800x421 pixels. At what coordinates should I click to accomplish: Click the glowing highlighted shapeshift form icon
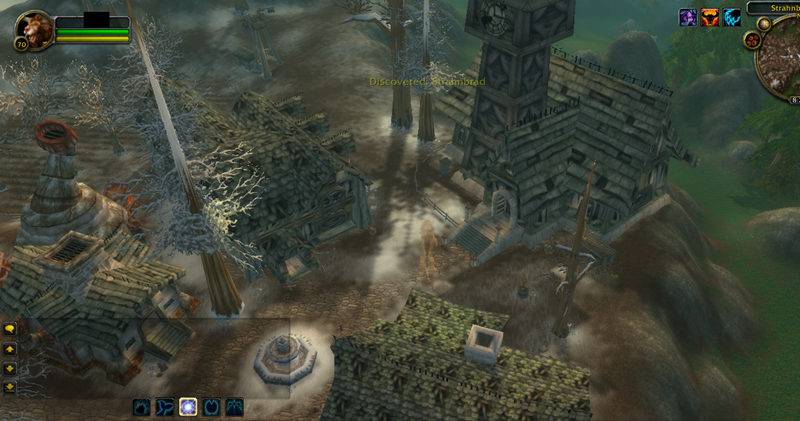188,407
